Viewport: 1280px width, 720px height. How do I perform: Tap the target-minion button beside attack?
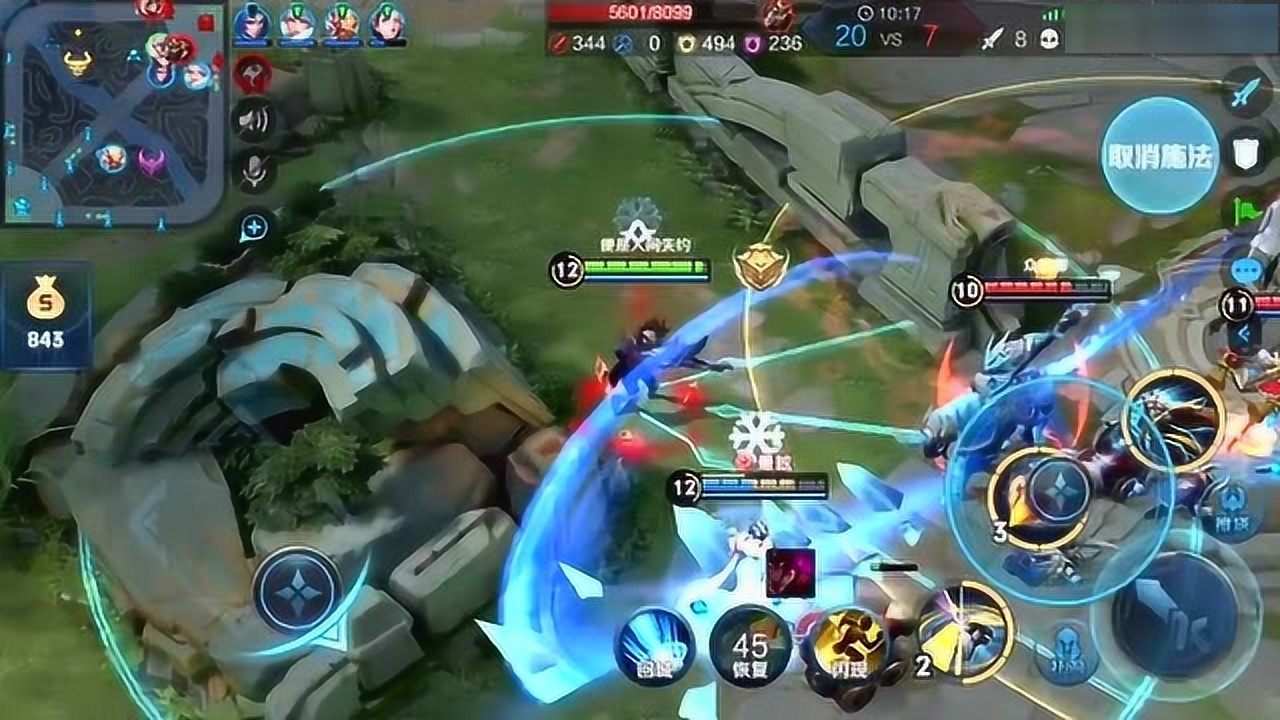click(x=1067, y=656)
